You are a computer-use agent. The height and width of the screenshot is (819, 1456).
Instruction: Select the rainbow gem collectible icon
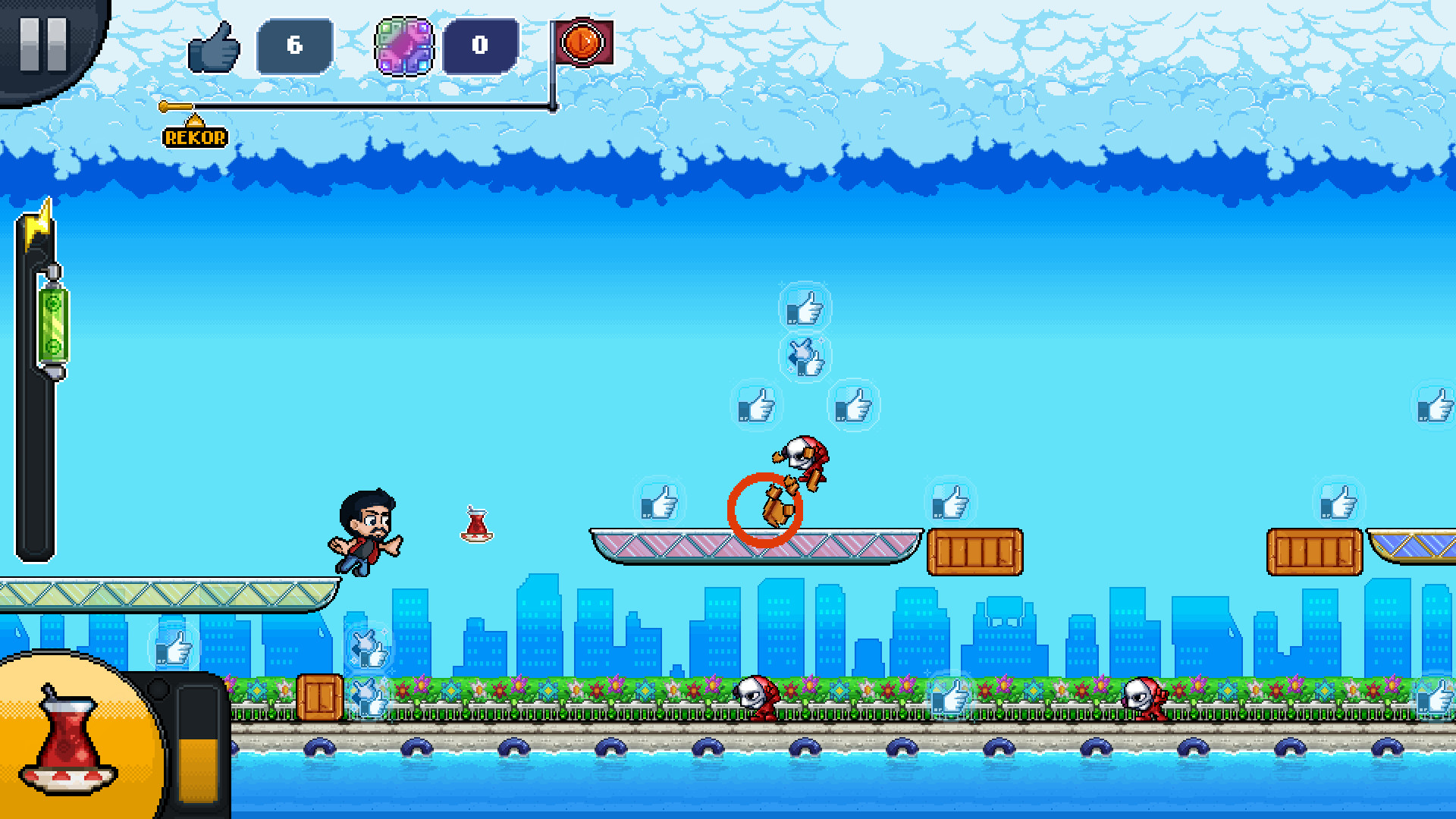pos(403,47)
